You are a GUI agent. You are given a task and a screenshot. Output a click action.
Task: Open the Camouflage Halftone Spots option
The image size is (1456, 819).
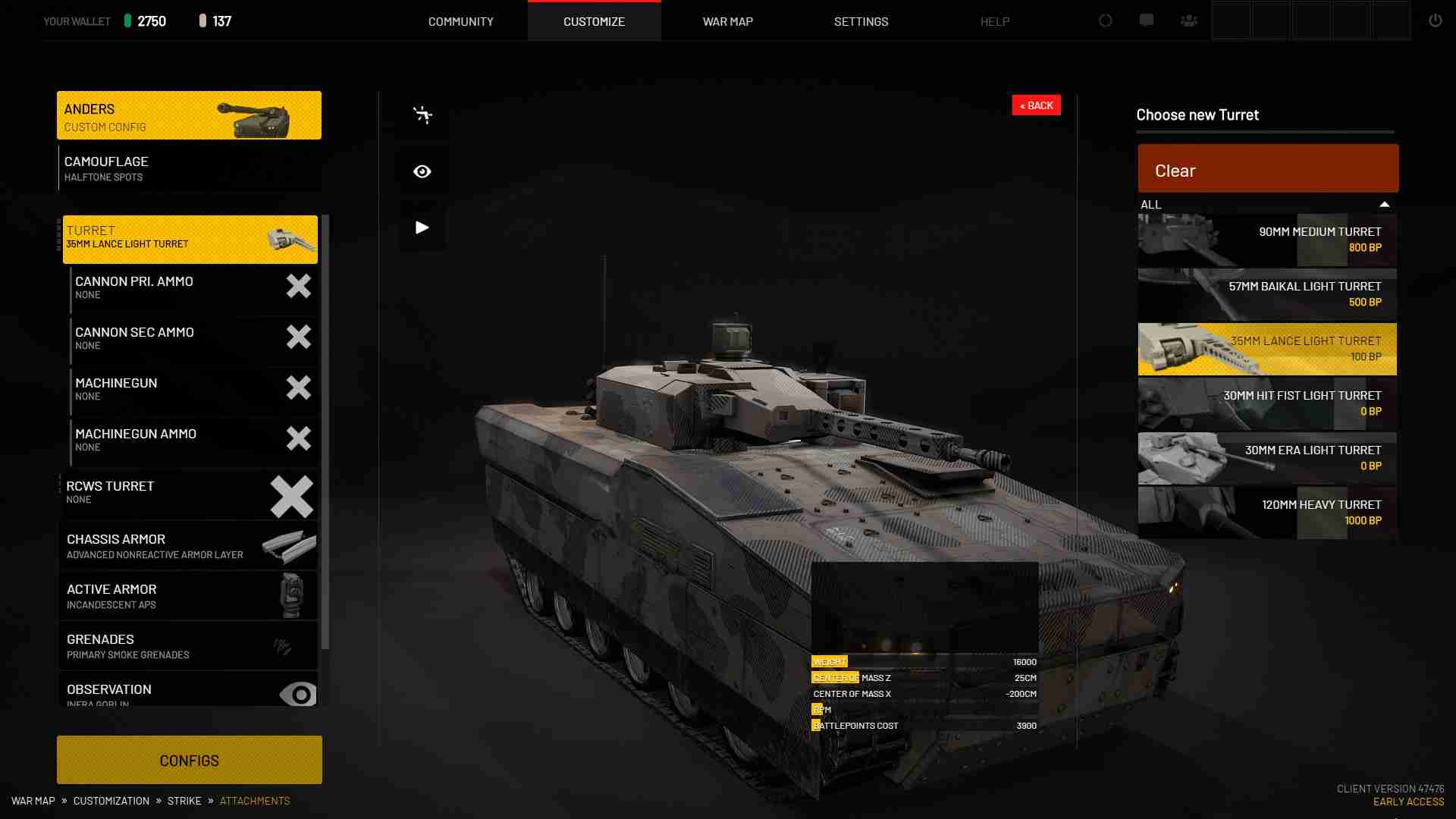[189, 168]
